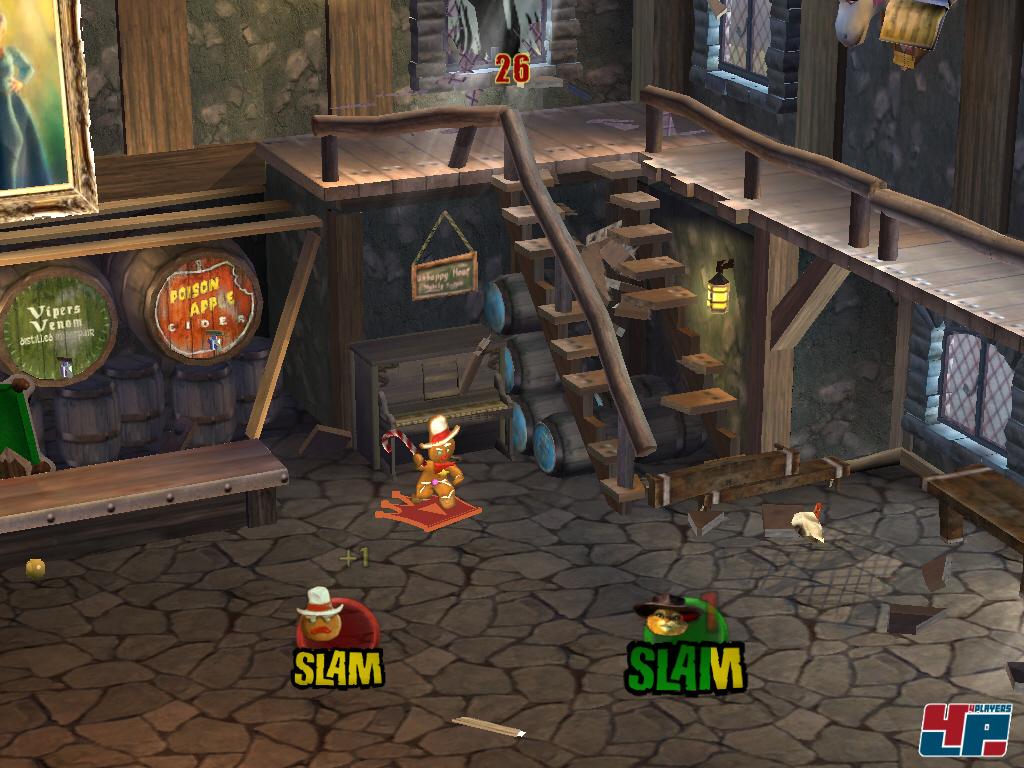Click the 4Players watermark logo
Screen dimensions: 1024x768
click(x=965, y=728)
